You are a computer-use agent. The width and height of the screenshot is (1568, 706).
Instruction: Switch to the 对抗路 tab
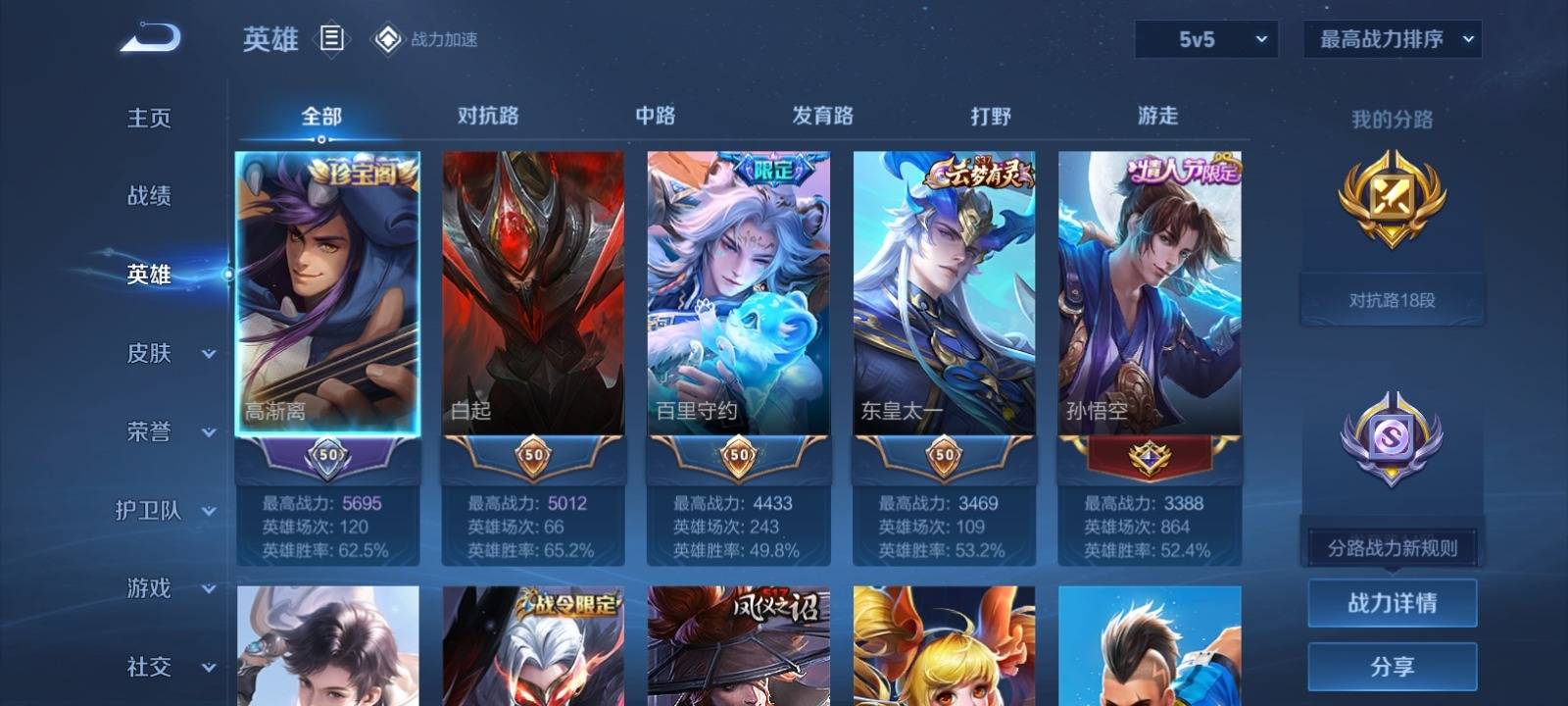488,116
